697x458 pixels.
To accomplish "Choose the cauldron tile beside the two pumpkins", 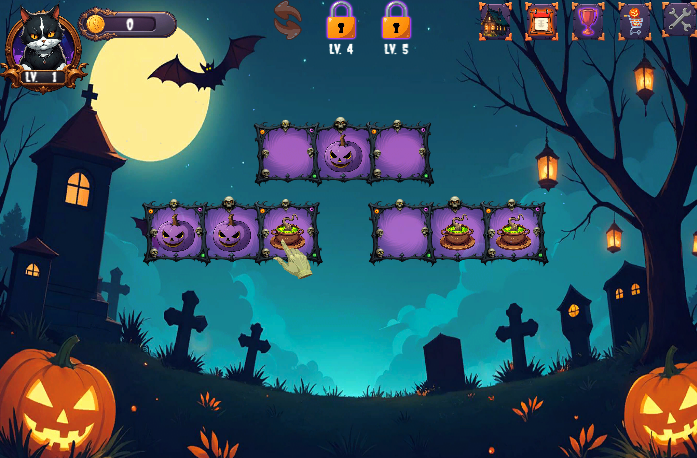I will click(x=289, y=234).
